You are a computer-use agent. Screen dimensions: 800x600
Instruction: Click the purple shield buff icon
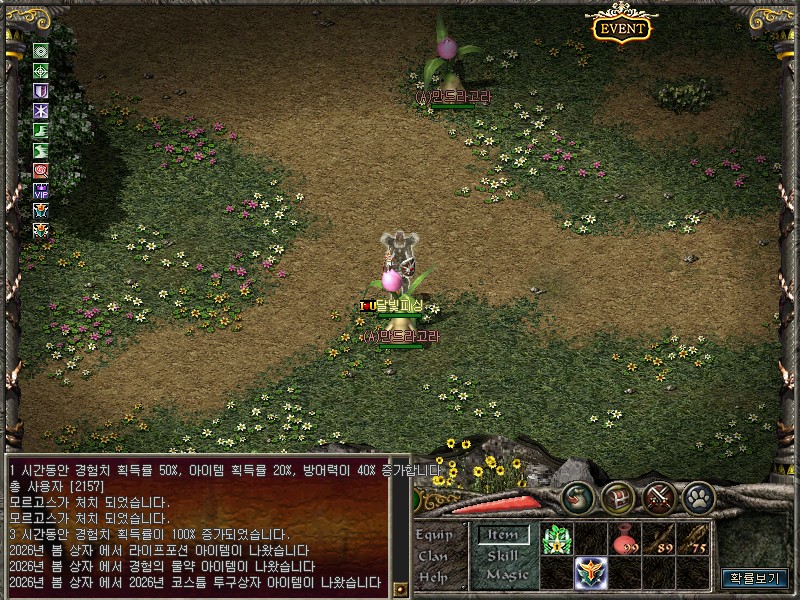(x=41, y=91)
